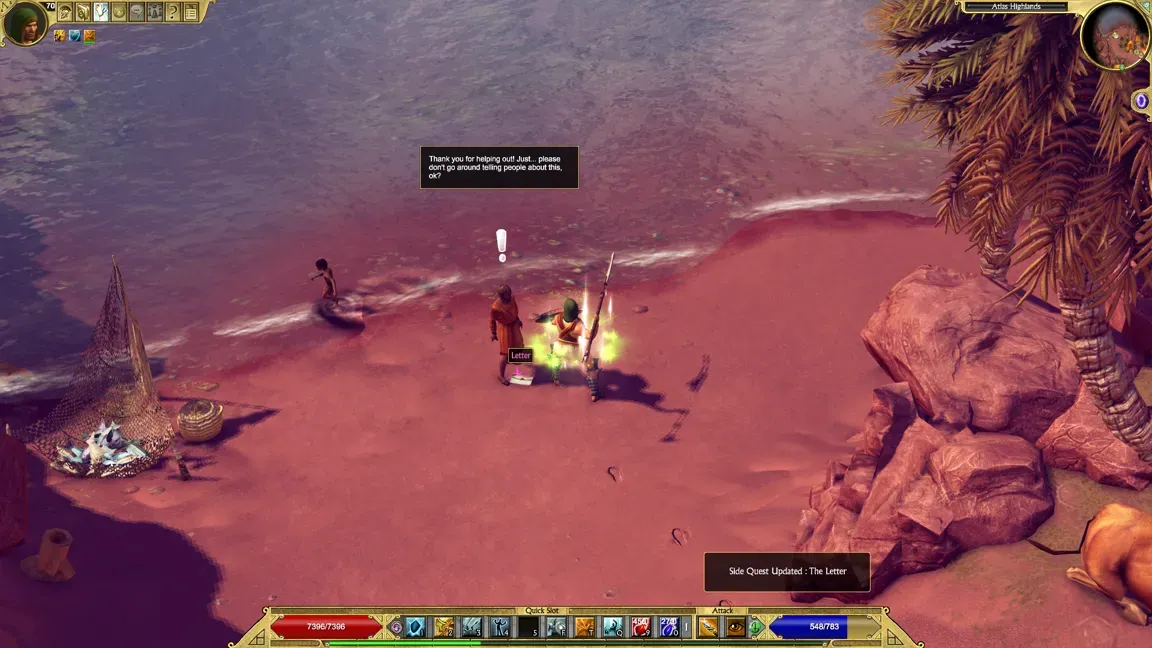Select the left attack weapon skill slot

[708, 627]
